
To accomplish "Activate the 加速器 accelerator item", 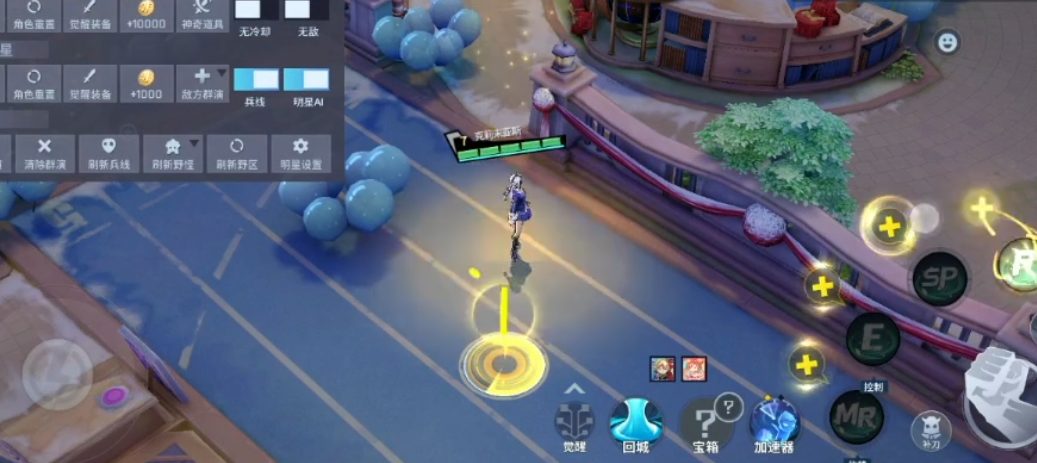I will [775, 422].
